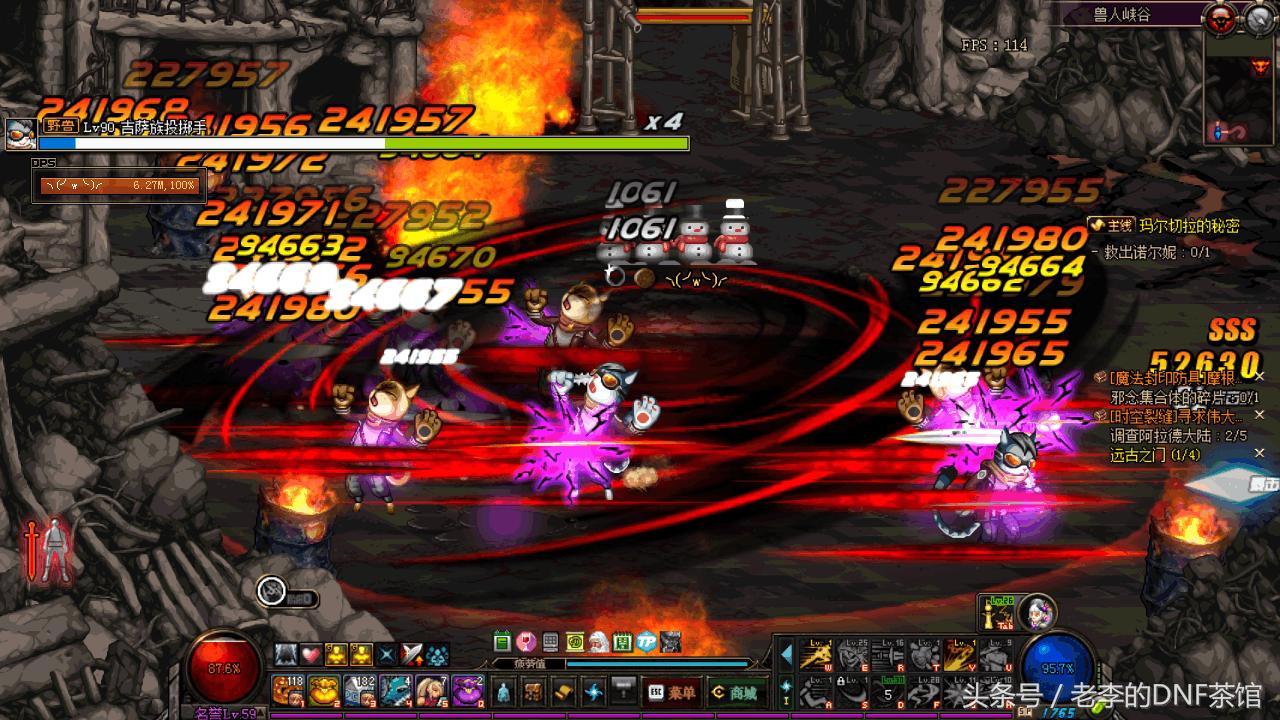Open the 菜单 menu button

(x=672, y=691)
